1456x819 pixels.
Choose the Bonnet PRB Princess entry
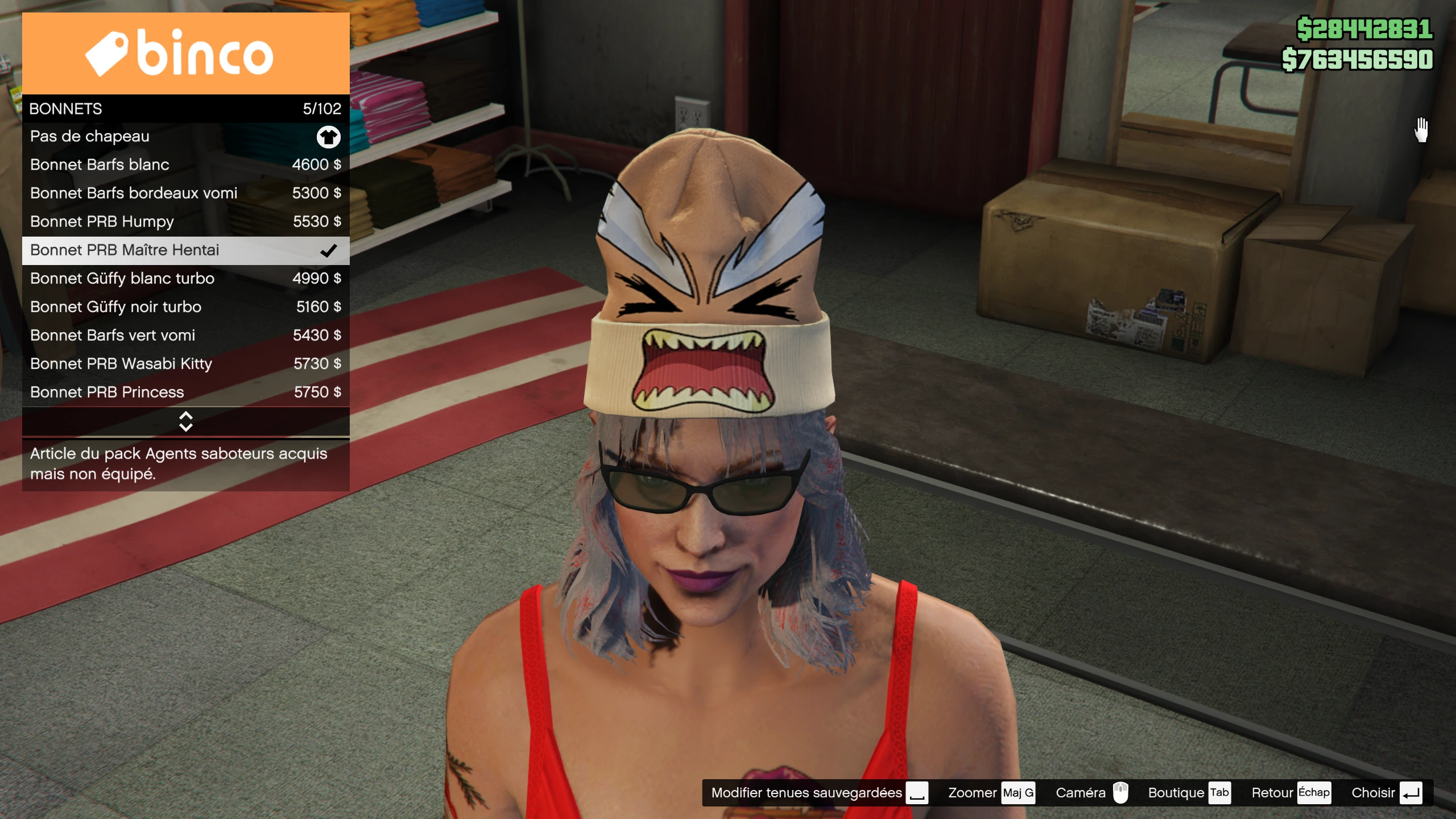tap(185, 392)
